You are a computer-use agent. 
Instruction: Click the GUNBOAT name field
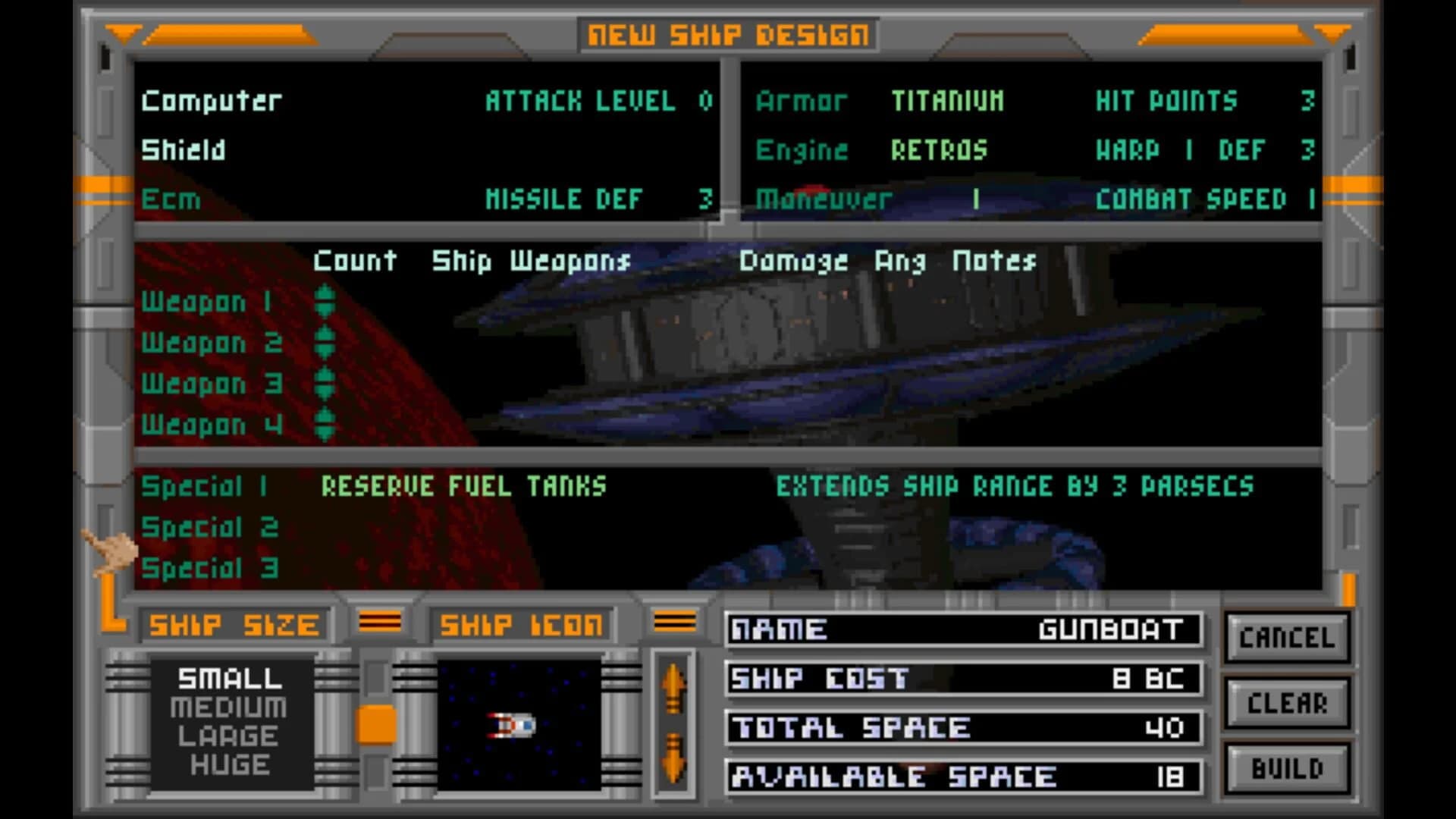[1107, 629]
